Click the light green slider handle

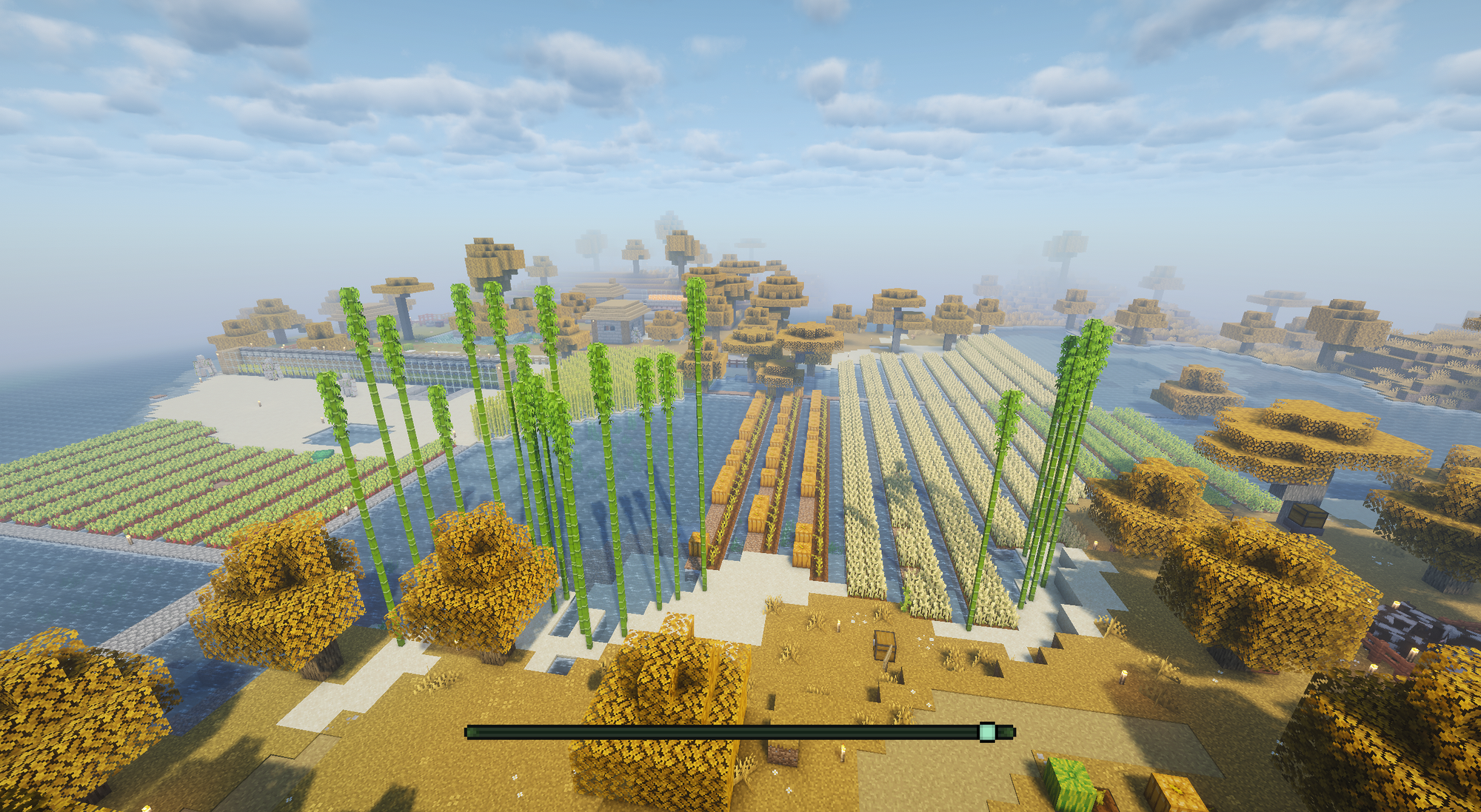(986, 732)
